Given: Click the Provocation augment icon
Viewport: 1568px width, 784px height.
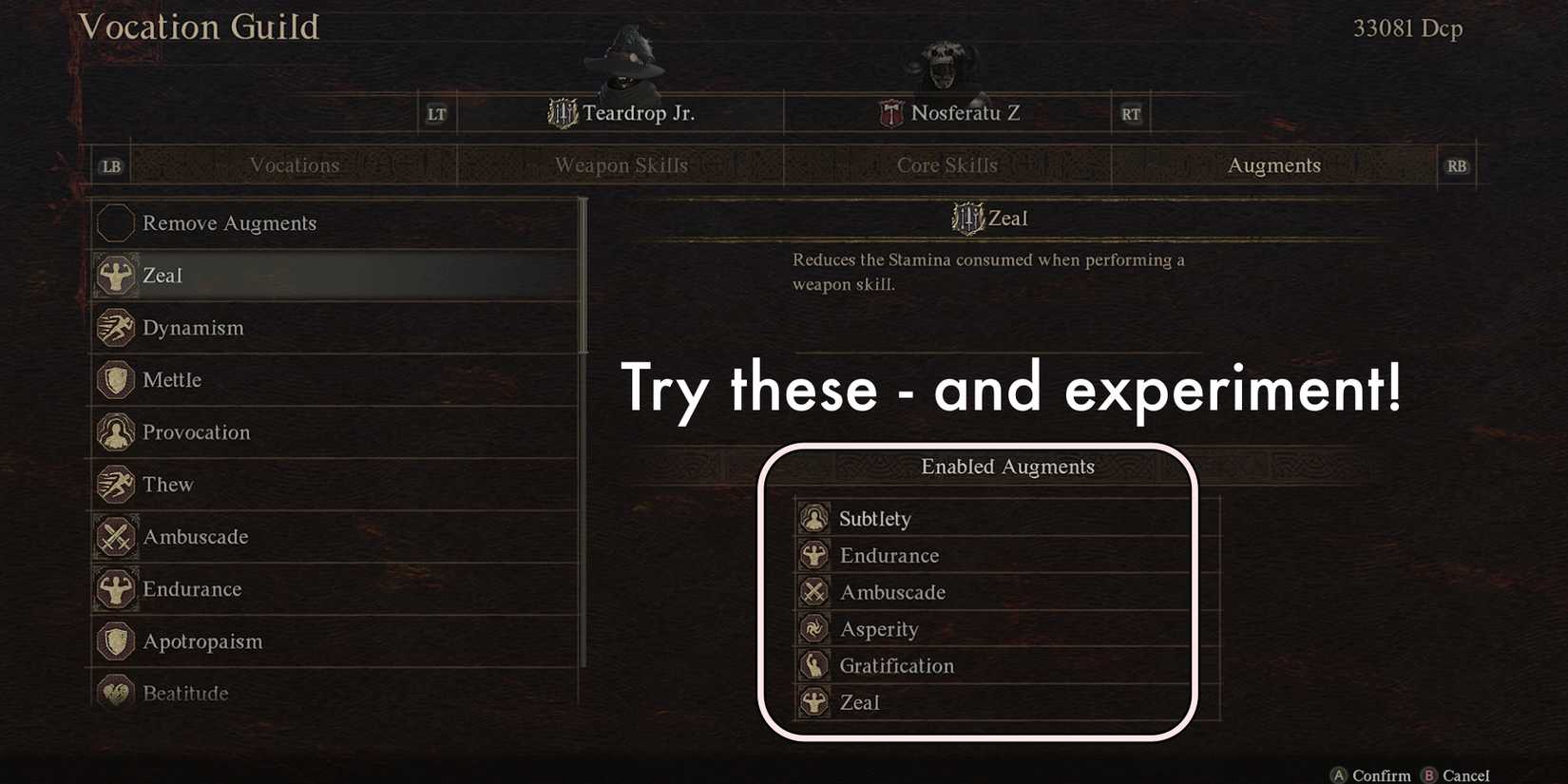Looking at the screenshot, I should click(115, 431).
